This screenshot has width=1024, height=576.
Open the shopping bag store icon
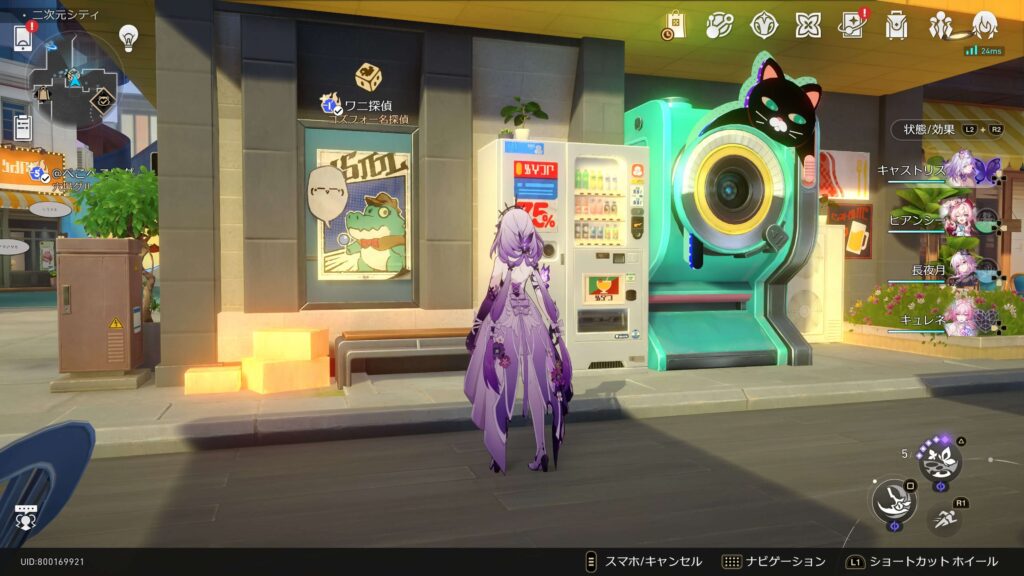point(674,26)
